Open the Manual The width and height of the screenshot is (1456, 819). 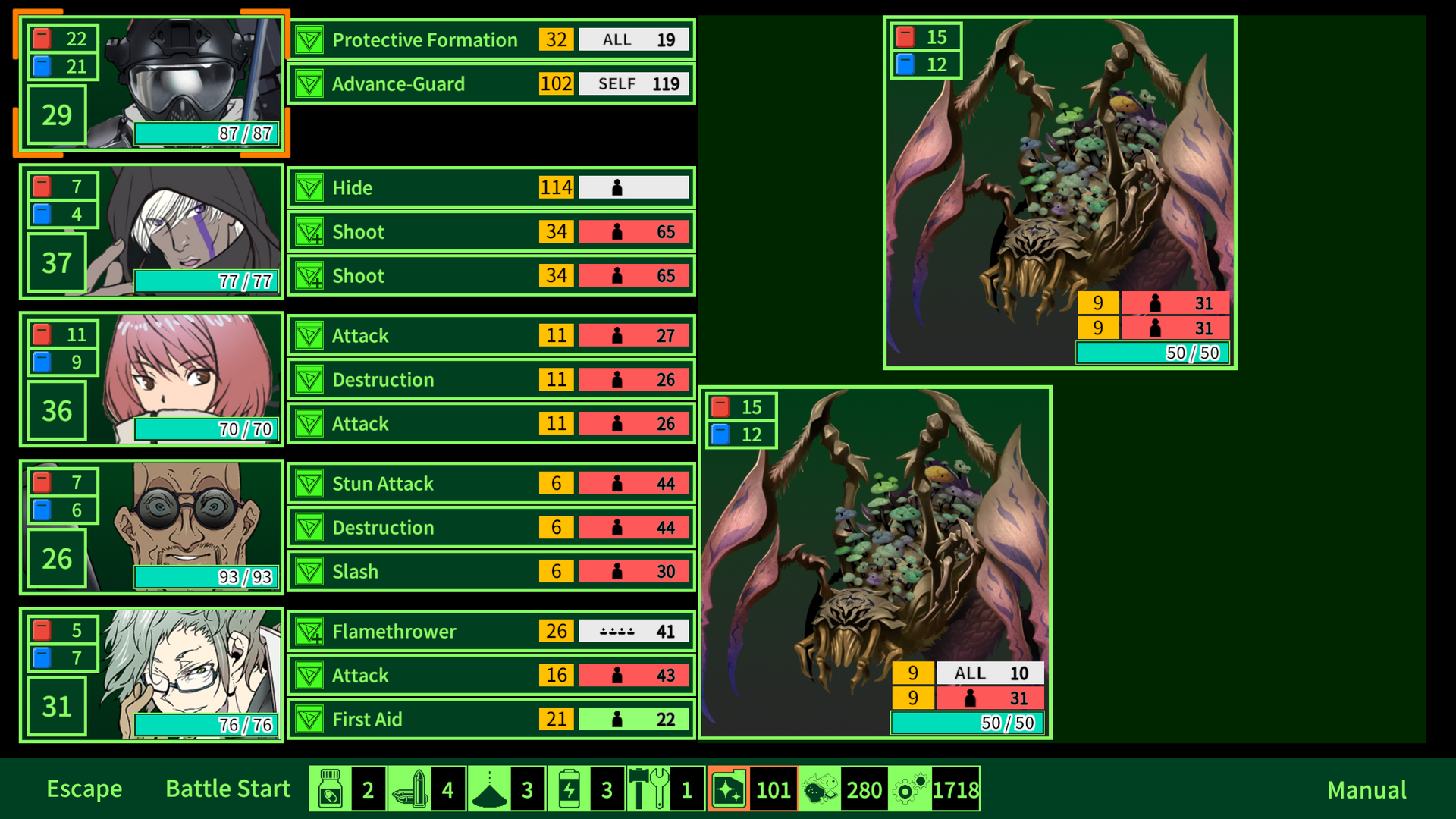click(x=1366, y=789)
